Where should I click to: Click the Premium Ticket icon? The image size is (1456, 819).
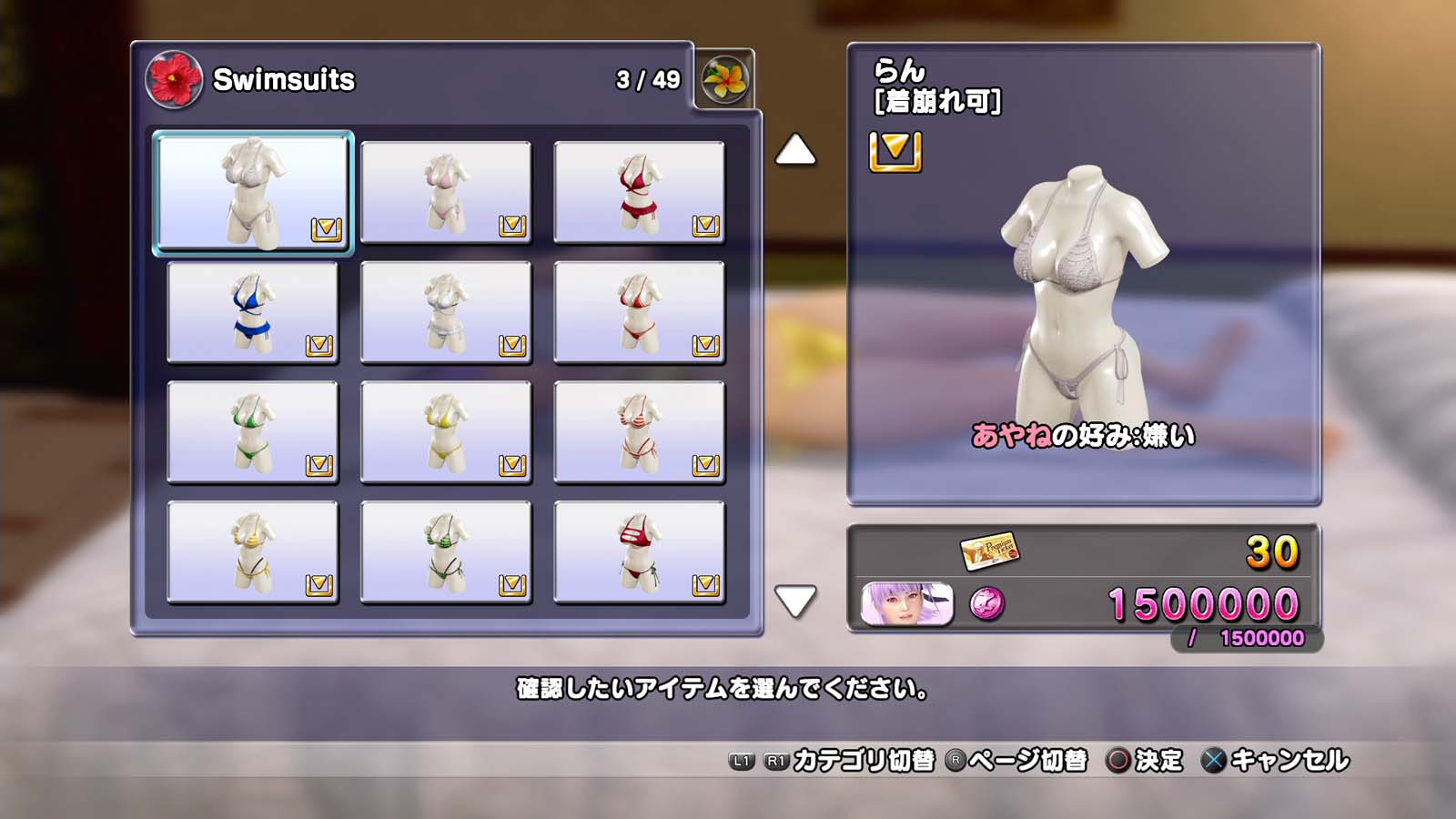pos(989,551)
